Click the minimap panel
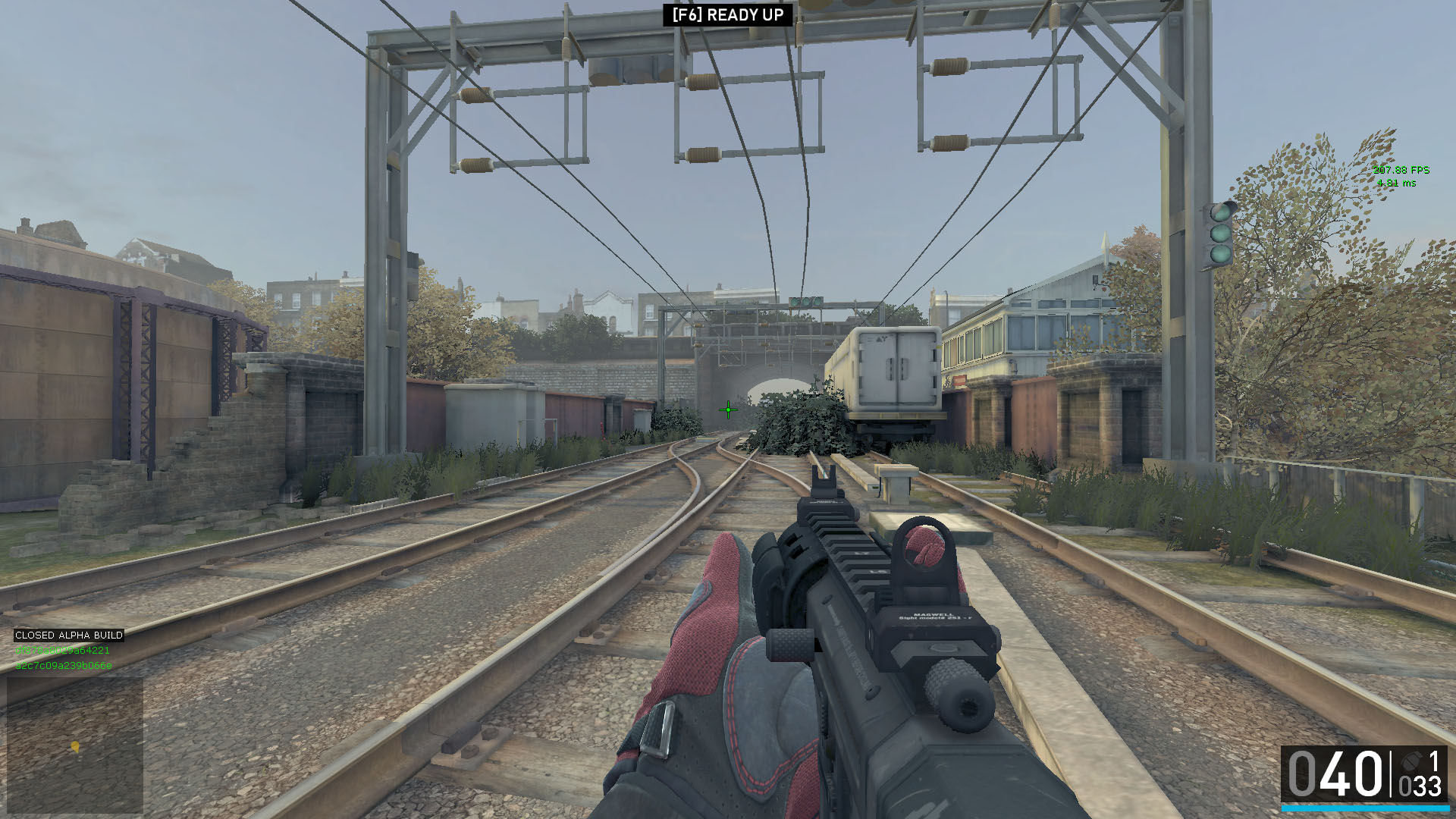 click(75, 745)
